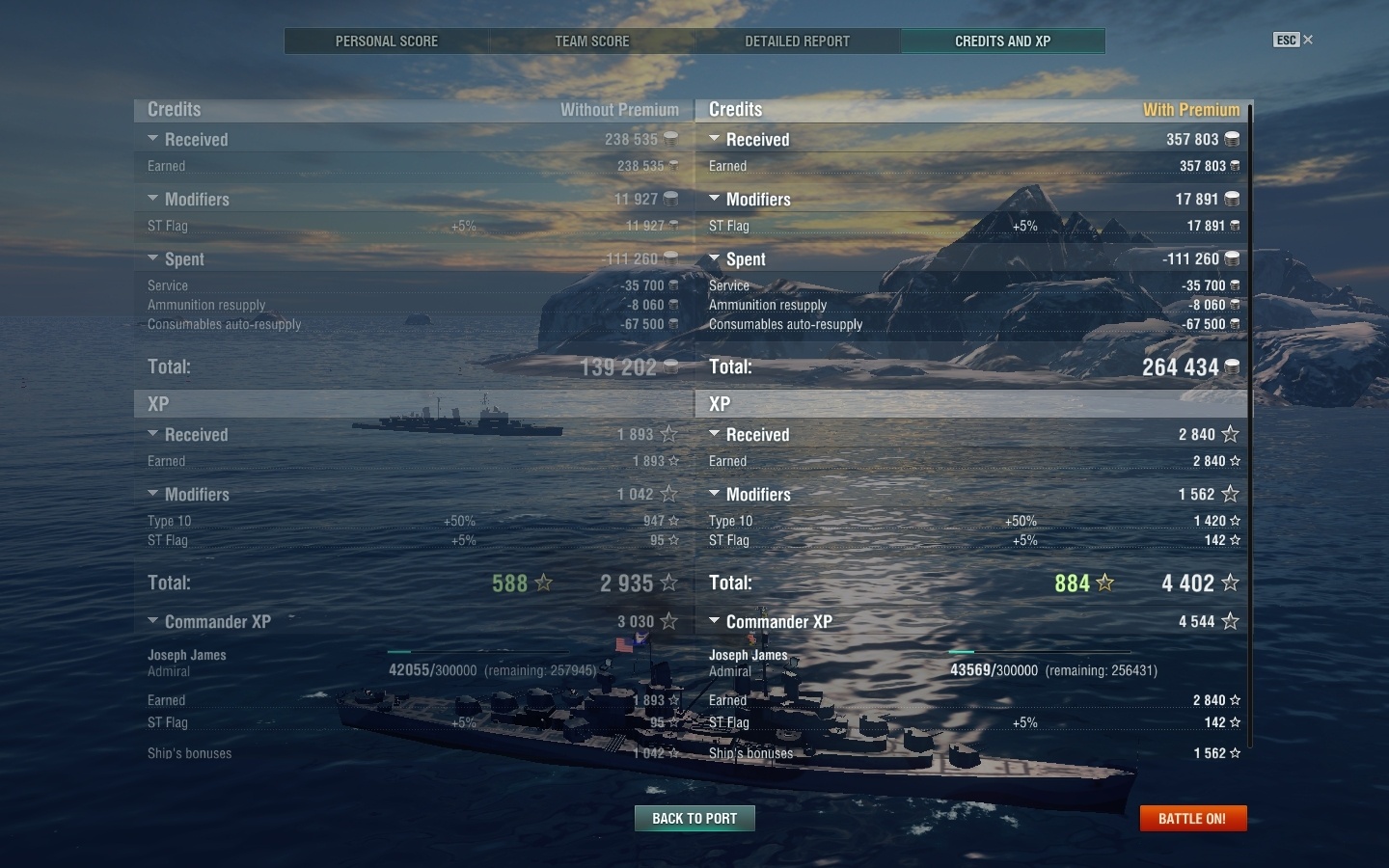Start another match with Battle On!
Image resolution: width=1389 pixels, height=868 pixels.
coord(1192,819)
